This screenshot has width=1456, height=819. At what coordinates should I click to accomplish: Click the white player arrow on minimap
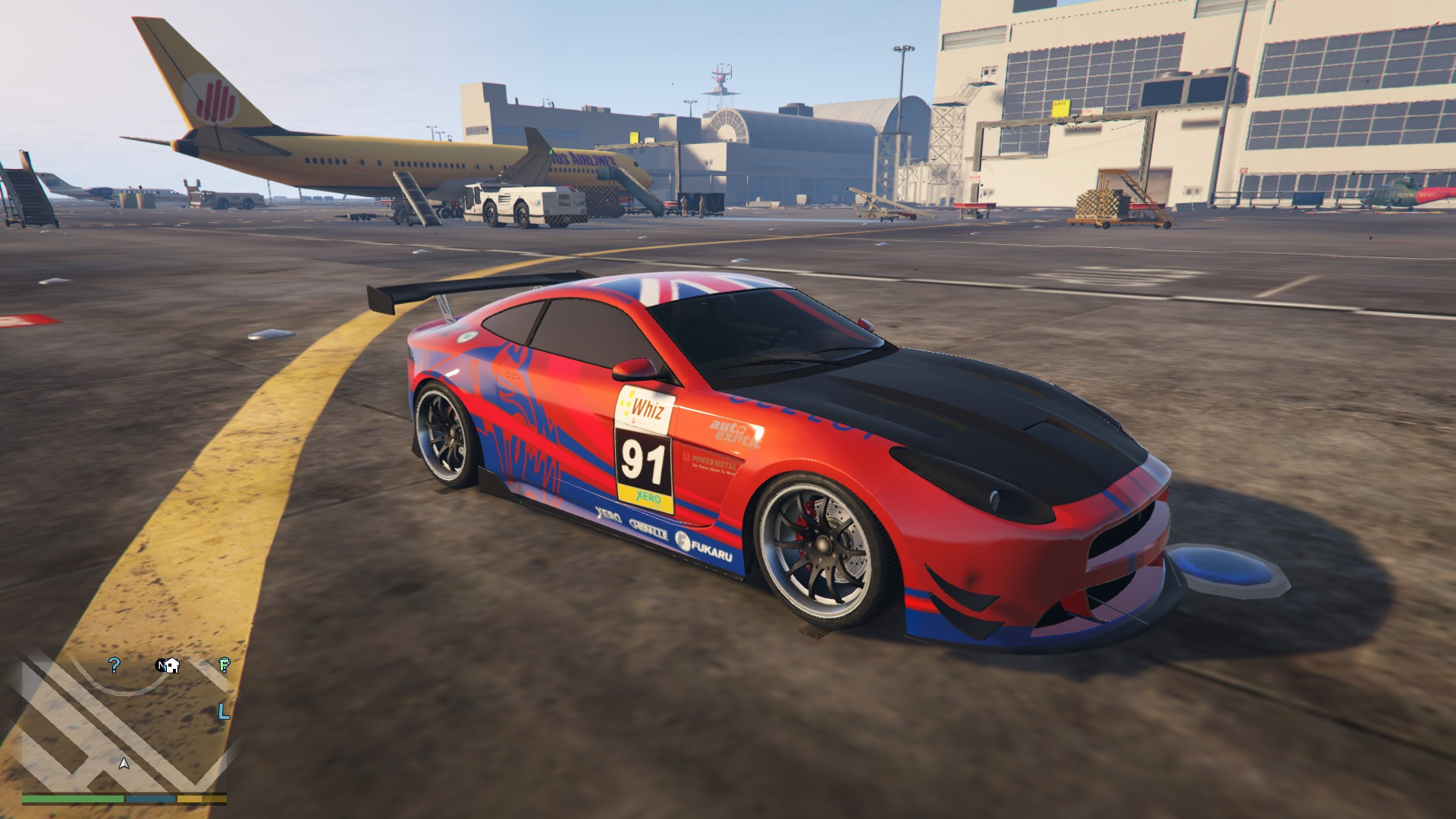[x=124, y=763]
